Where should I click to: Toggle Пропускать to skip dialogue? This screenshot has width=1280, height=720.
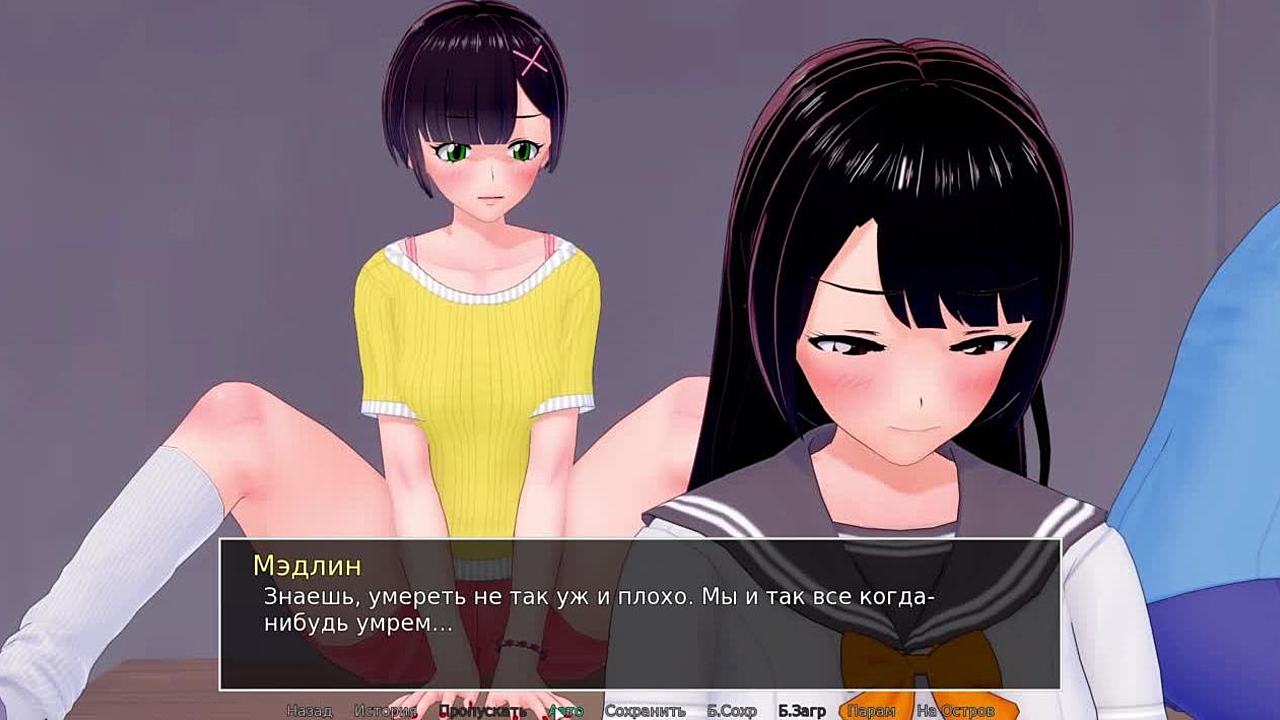pos(482,711)
